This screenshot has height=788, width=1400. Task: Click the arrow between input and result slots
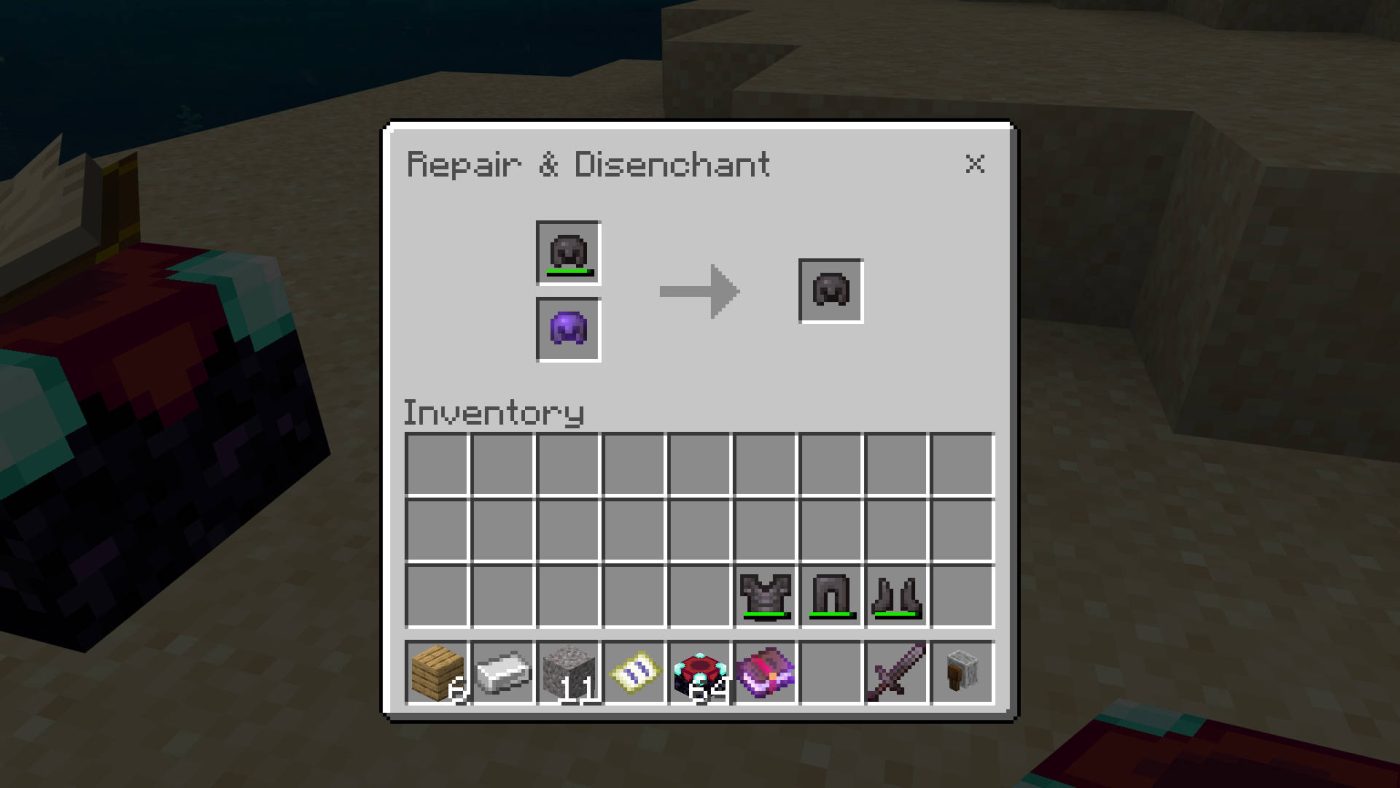point(698,291)
